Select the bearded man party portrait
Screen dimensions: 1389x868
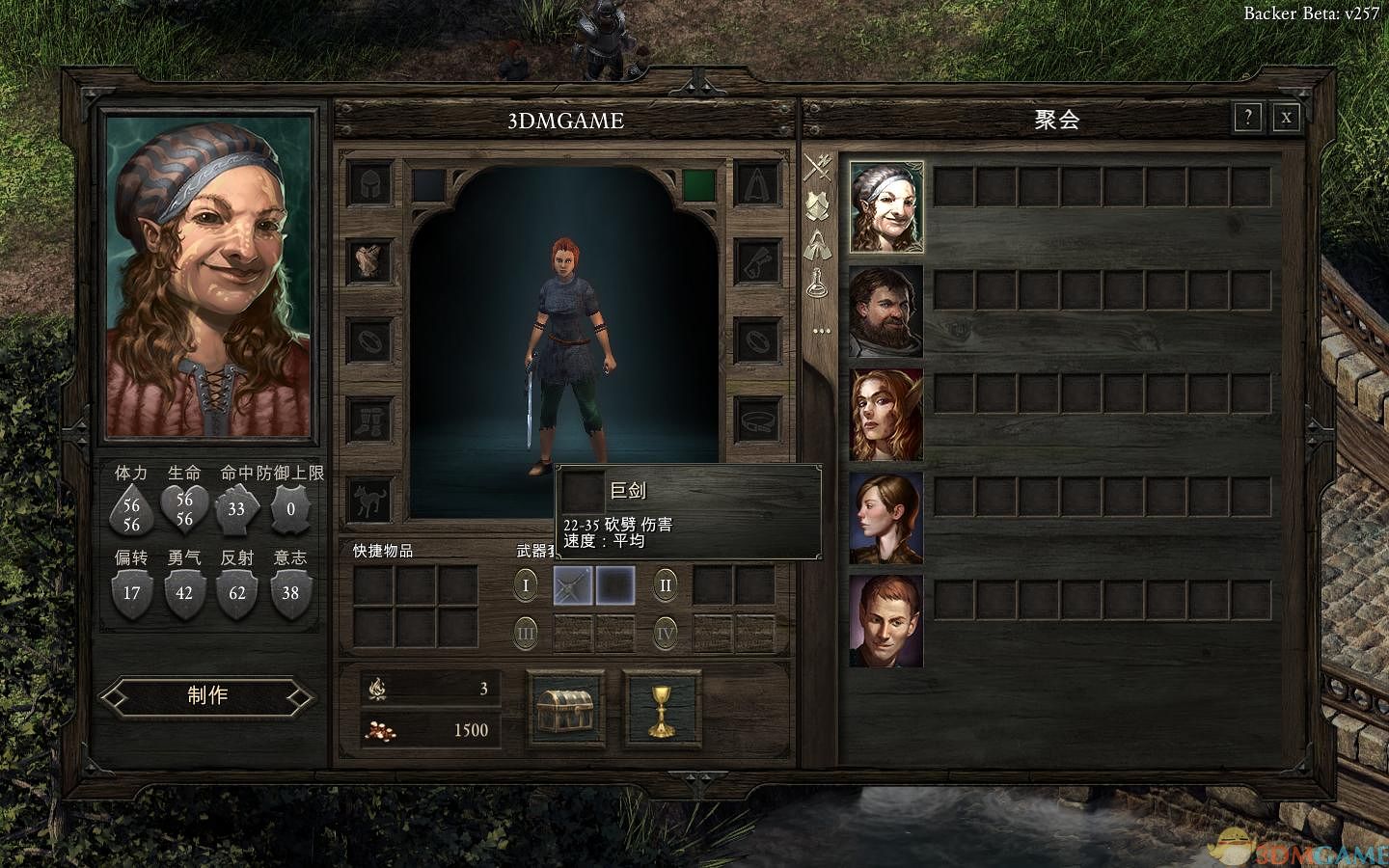coord(886,312)
